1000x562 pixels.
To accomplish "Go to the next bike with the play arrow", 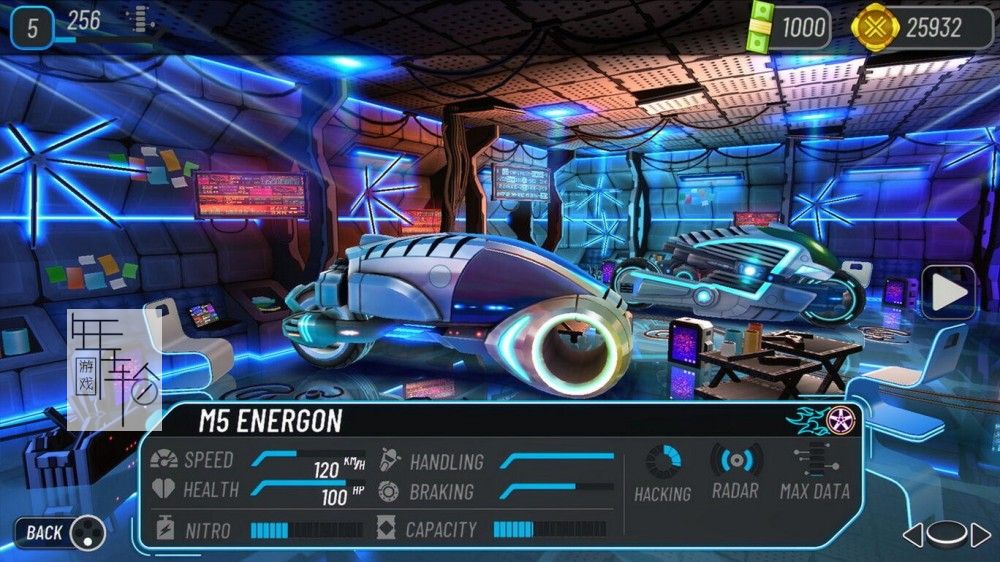I will [948, 292].
